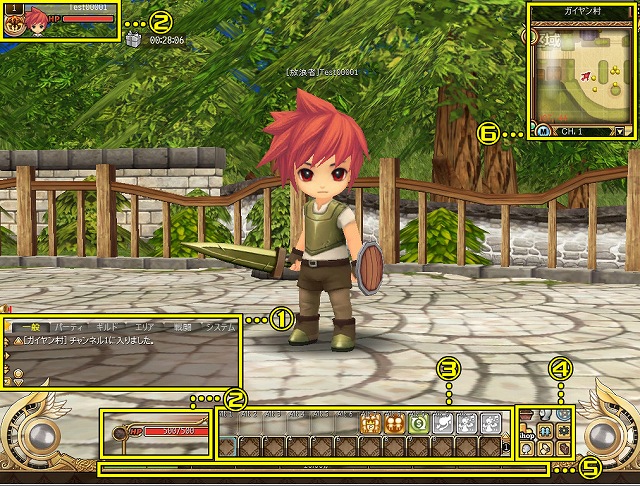Viewport: 640px width, 486px height.
Task: Open the パーティ chat tab
Action: pyautogui.click(x=68, y=327)
